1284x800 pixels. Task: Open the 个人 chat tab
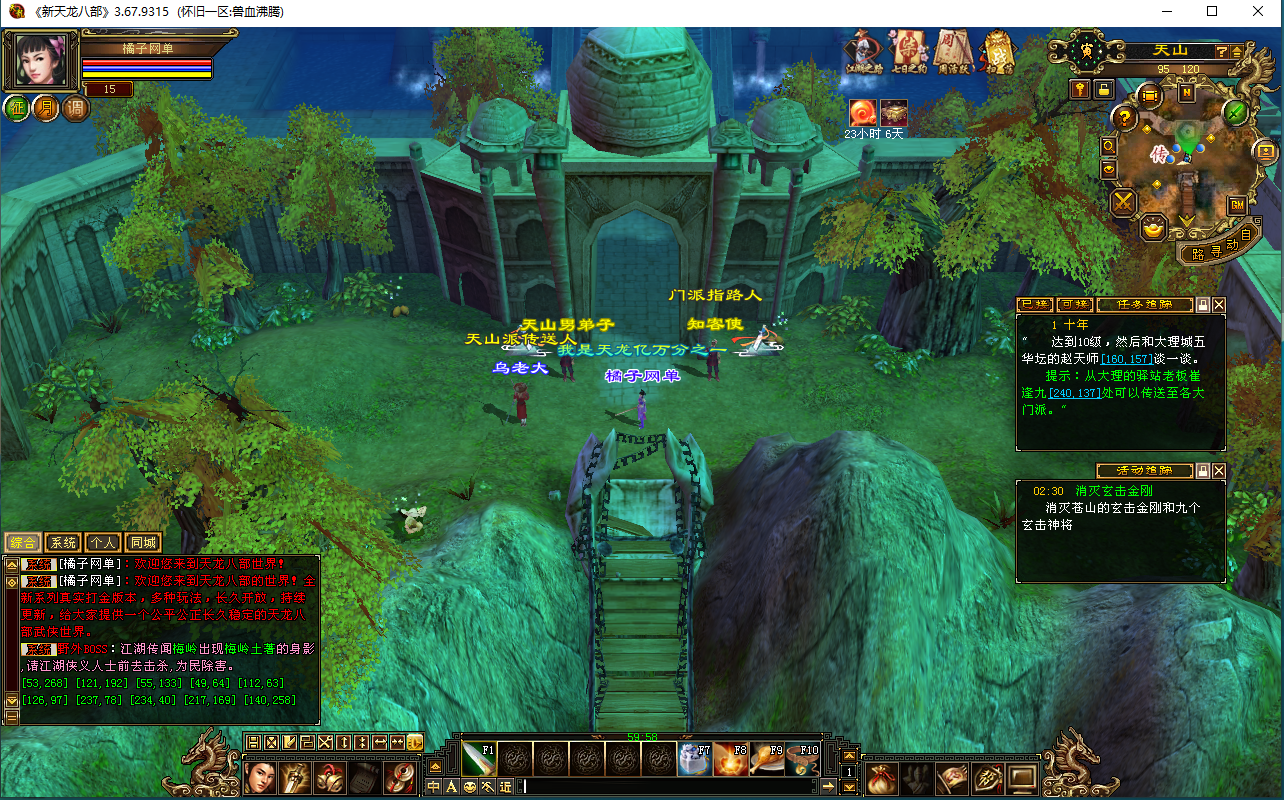click(102, 543)
